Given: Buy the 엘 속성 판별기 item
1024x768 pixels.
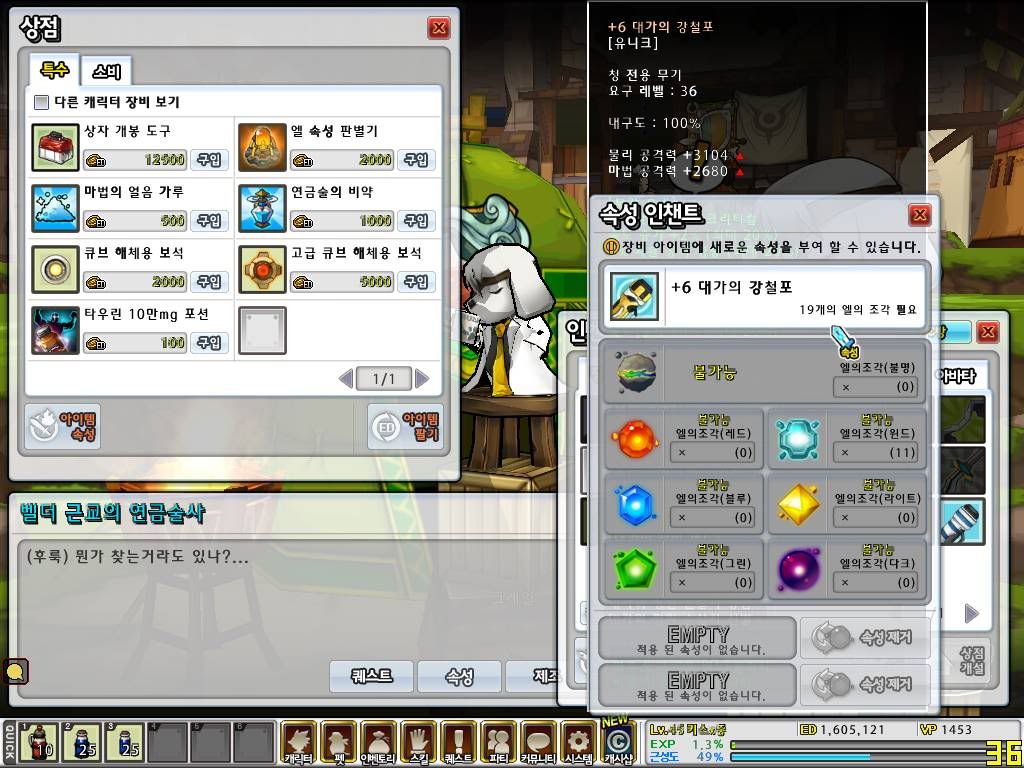Looking at the screenshot, I should pyautogui.click(x=416, y=160).
